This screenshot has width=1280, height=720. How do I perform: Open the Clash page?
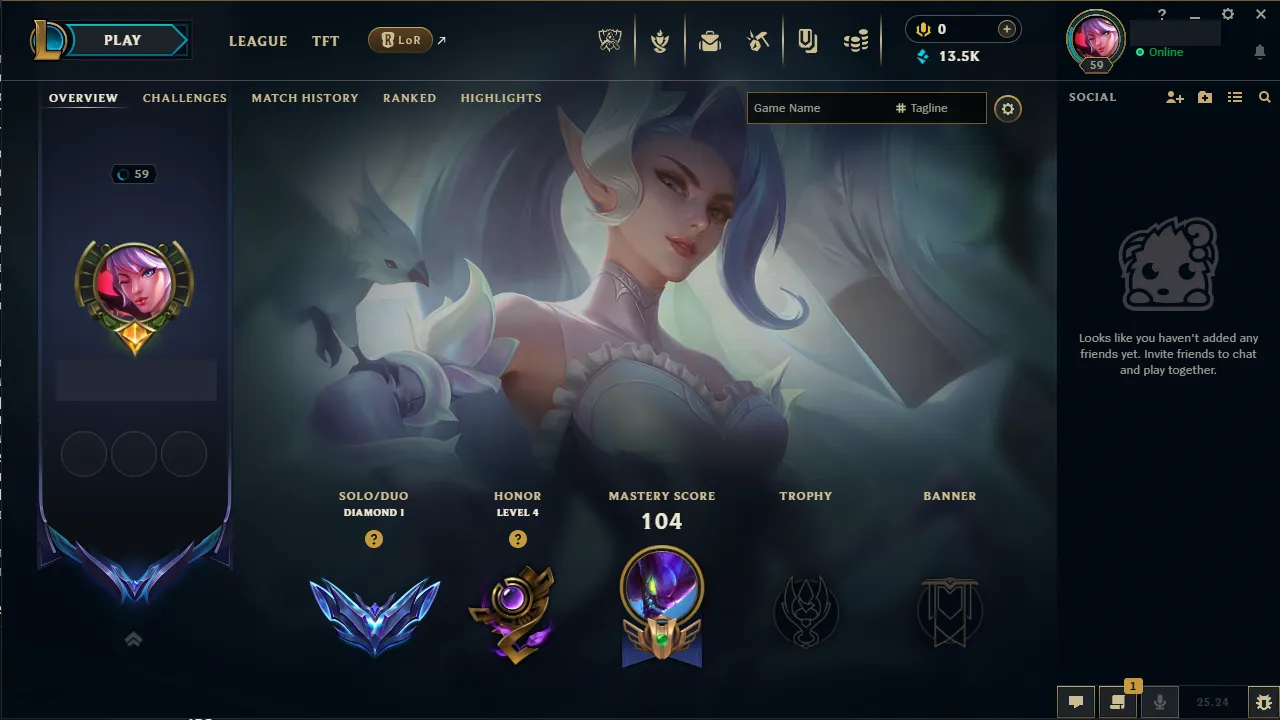click(x=660, y=40)
